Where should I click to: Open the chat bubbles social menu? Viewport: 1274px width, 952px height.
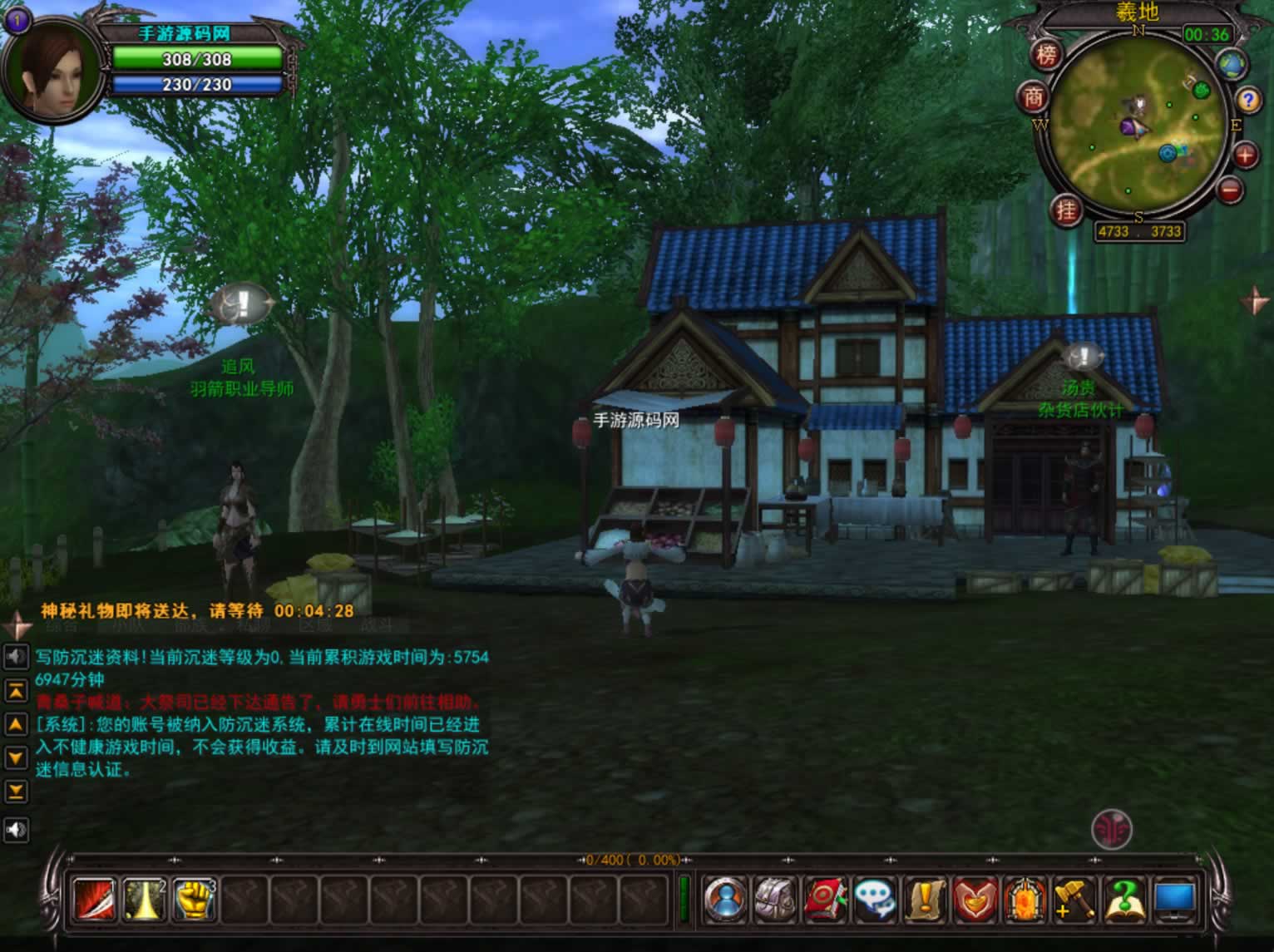(x=875, y=900)
